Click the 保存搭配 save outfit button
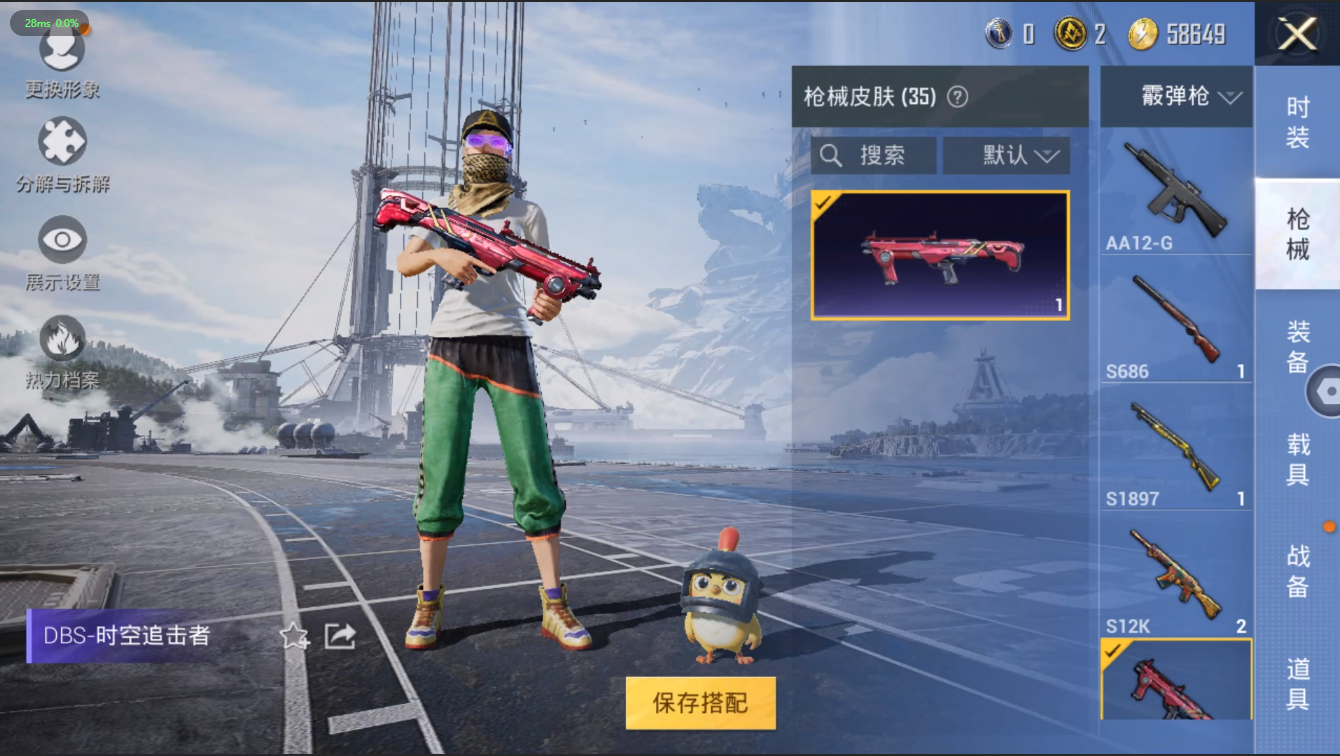Screen dimensions: 1340x756 tap(700, 702)
